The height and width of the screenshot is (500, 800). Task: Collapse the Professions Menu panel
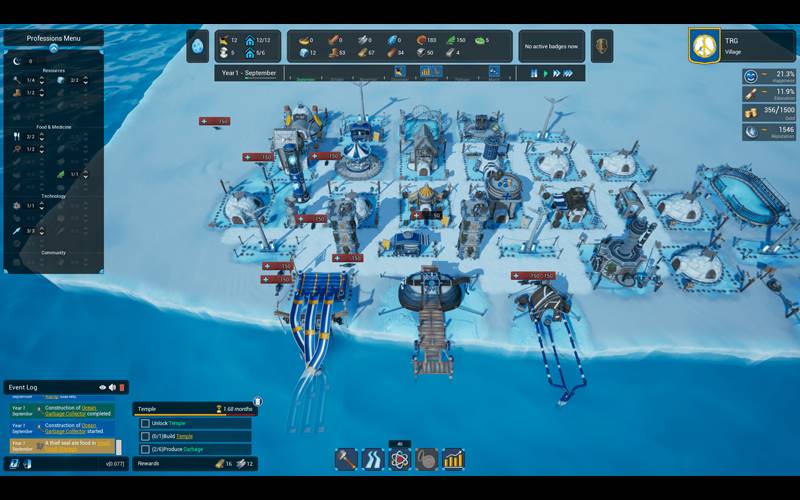tap(53, 48)
